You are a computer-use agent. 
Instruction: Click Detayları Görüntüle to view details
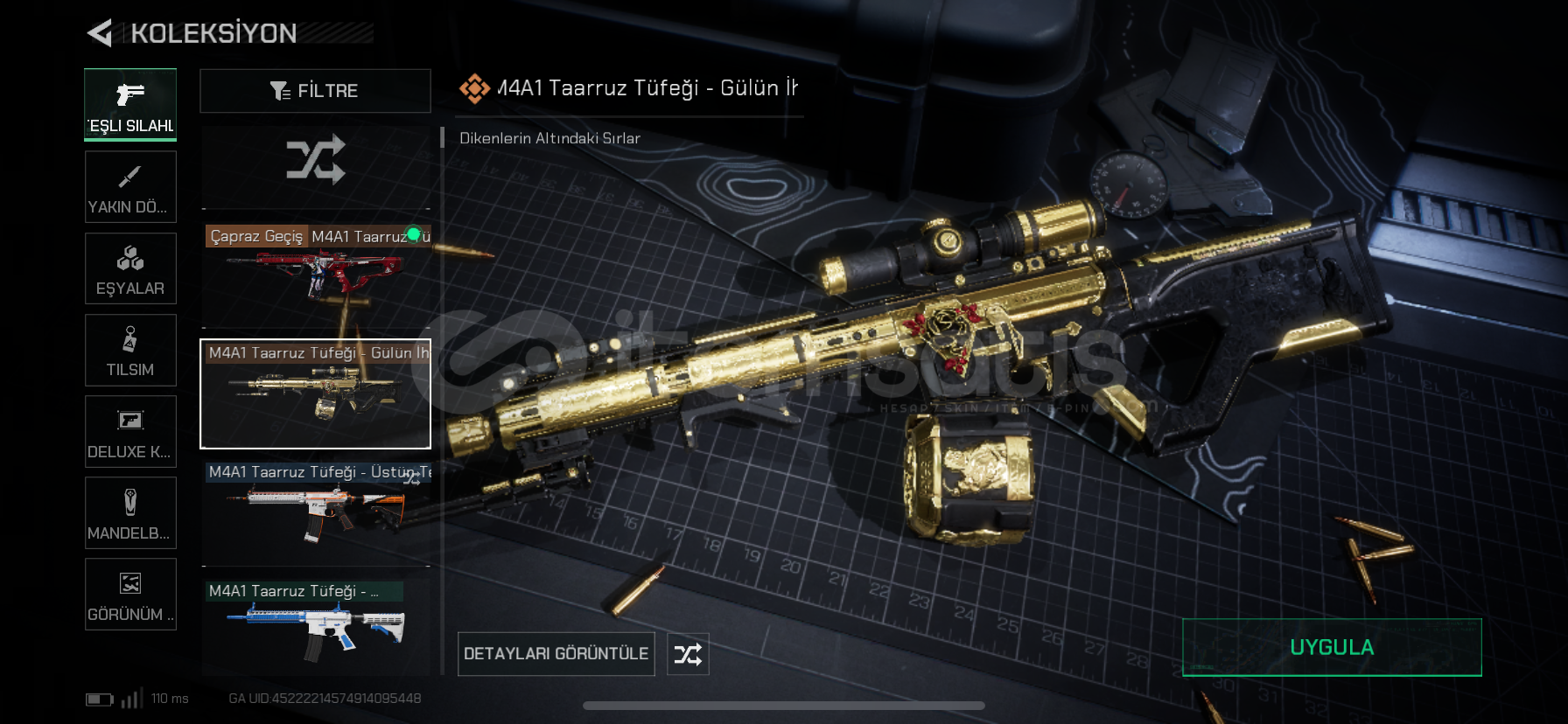556,654
